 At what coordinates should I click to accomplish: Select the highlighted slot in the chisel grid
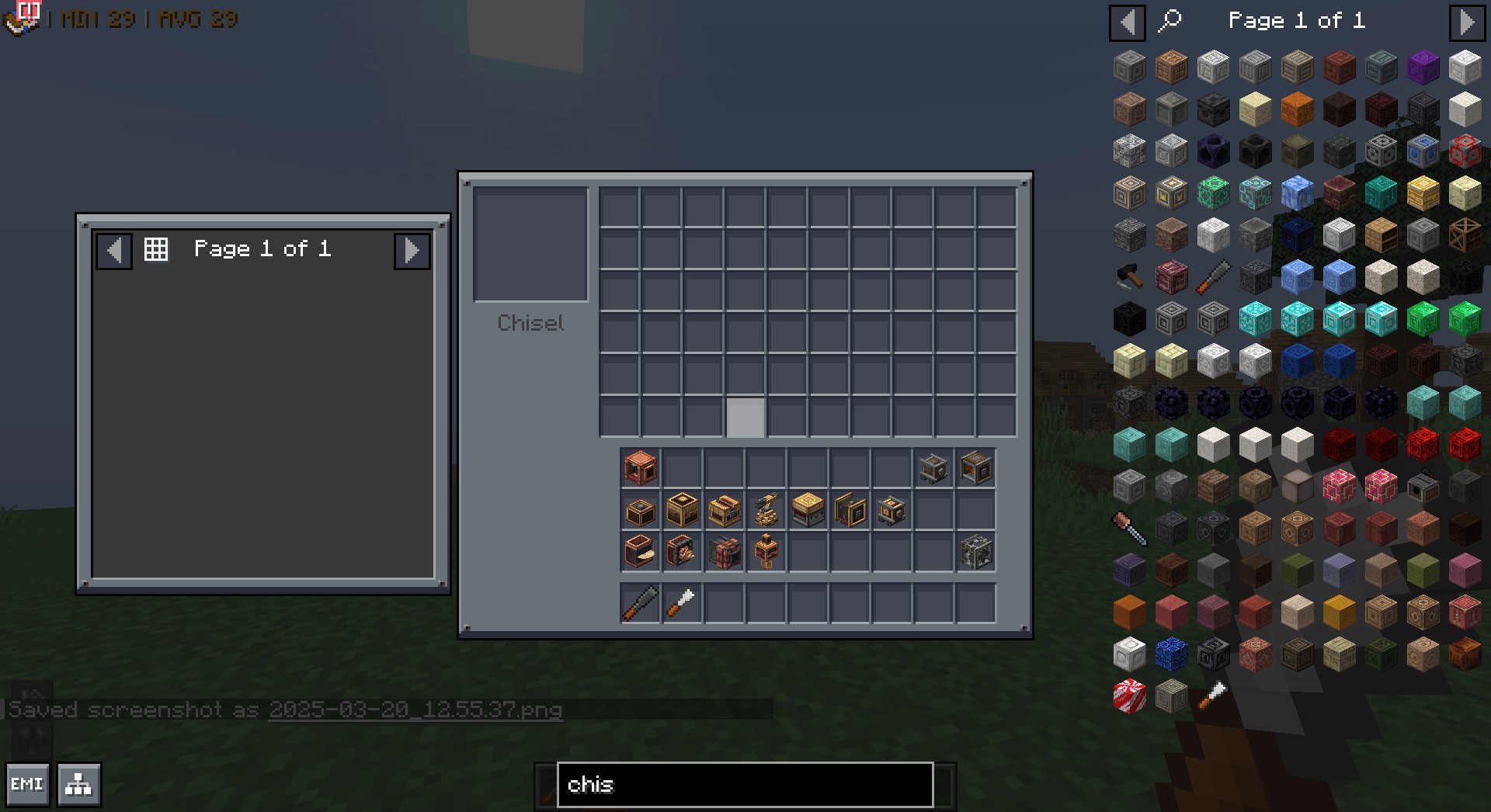[x=745, y=417]
